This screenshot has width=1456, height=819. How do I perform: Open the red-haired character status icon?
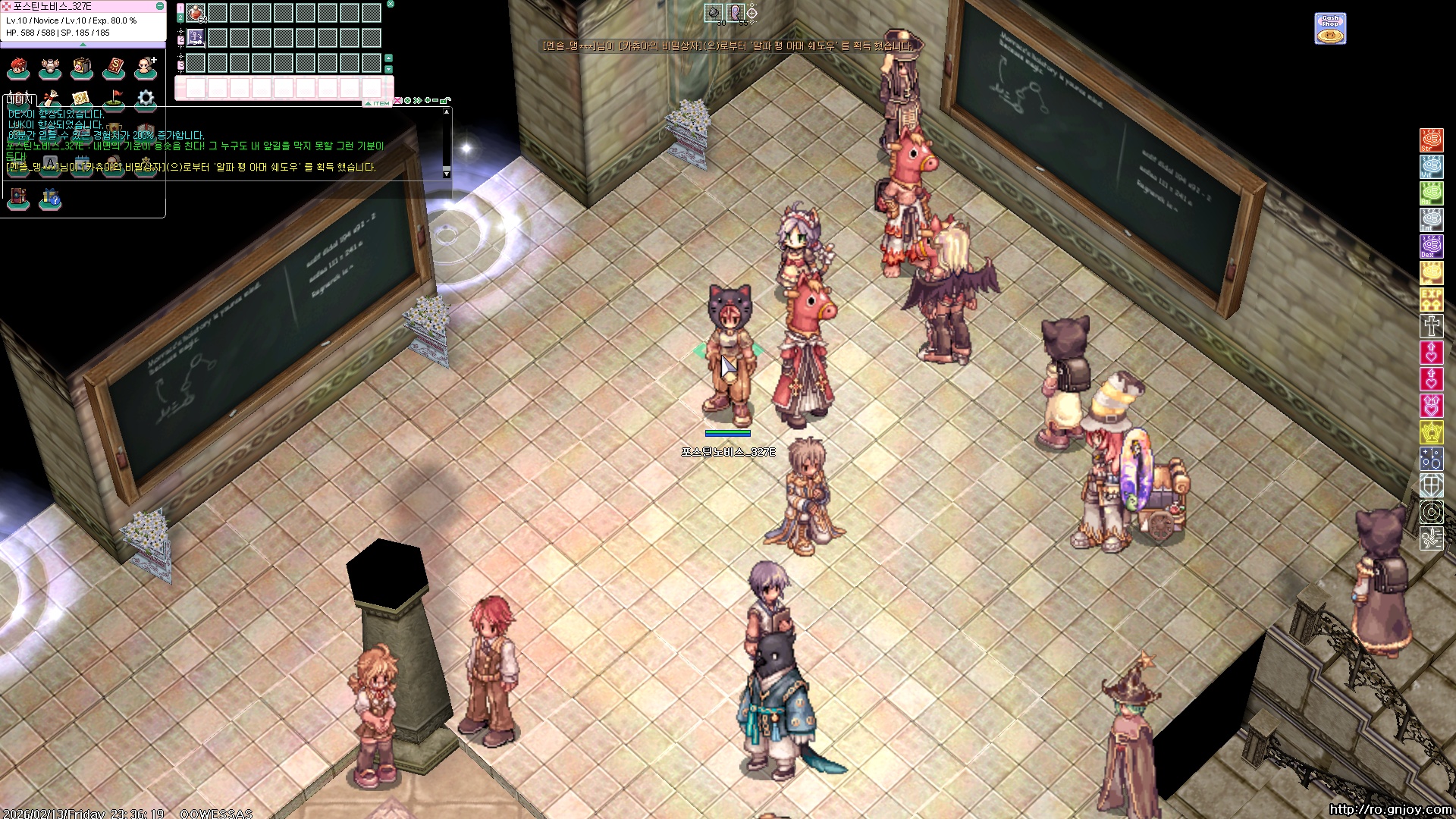18,68
